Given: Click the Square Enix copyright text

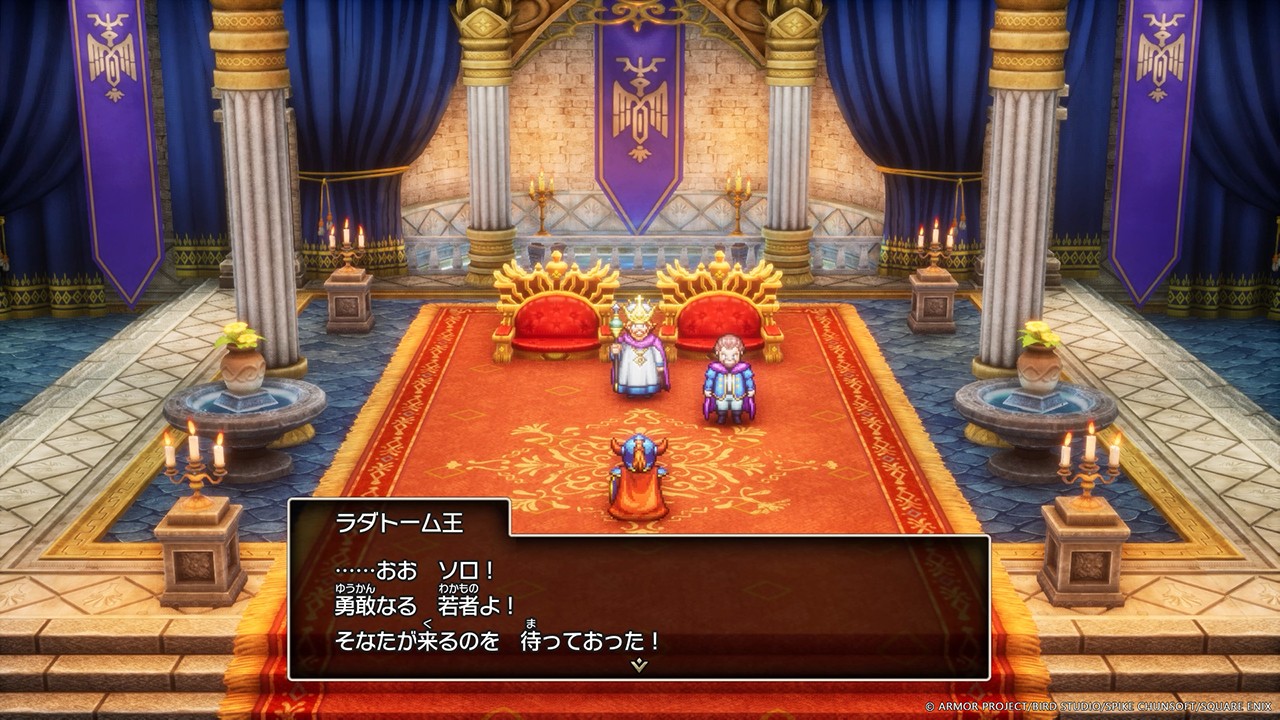Looking at the screenshot, I should (x=1100, y=706).
